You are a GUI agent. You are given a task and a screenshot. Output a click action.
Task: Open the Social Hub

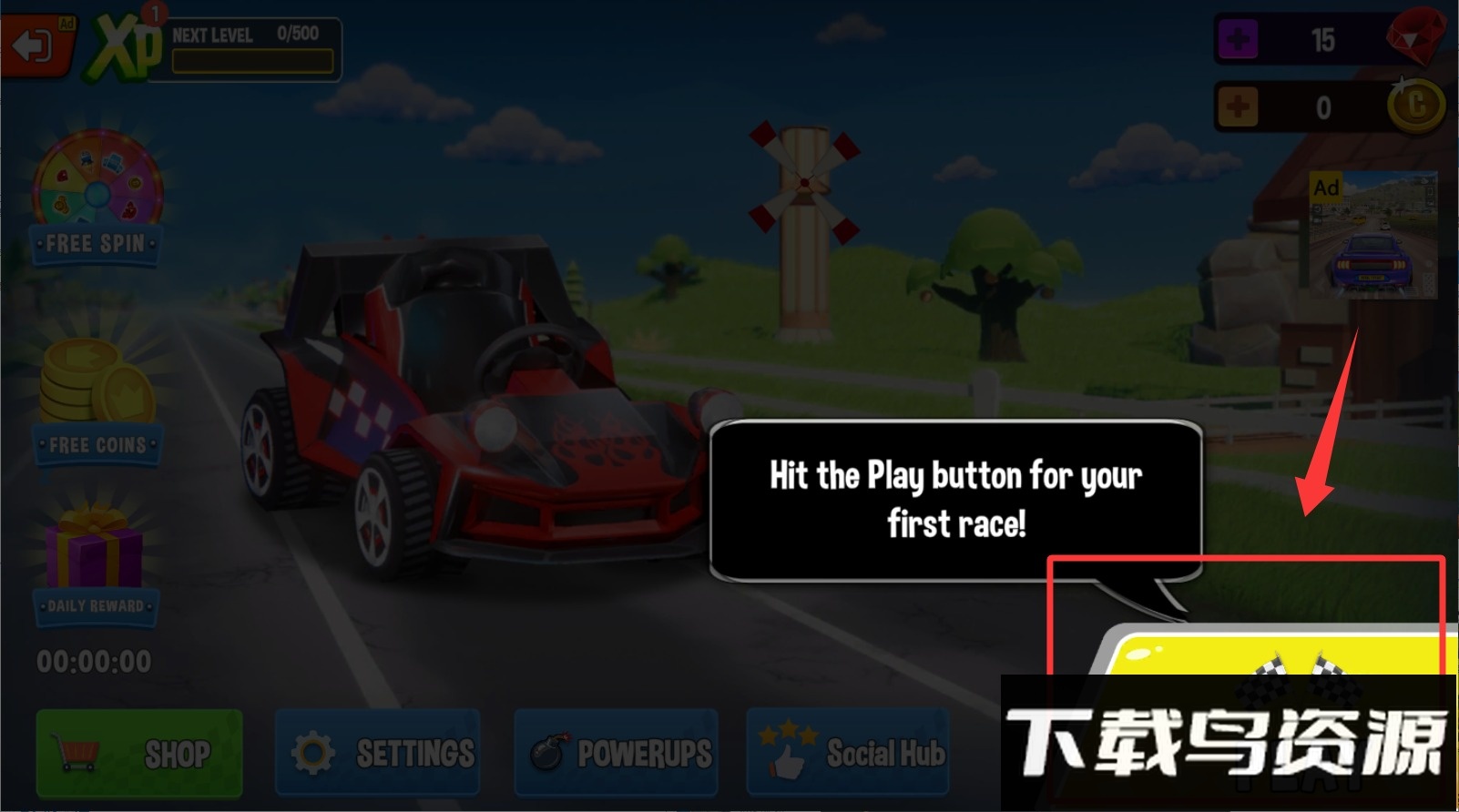pyautogui.click(x=848, y=753)
